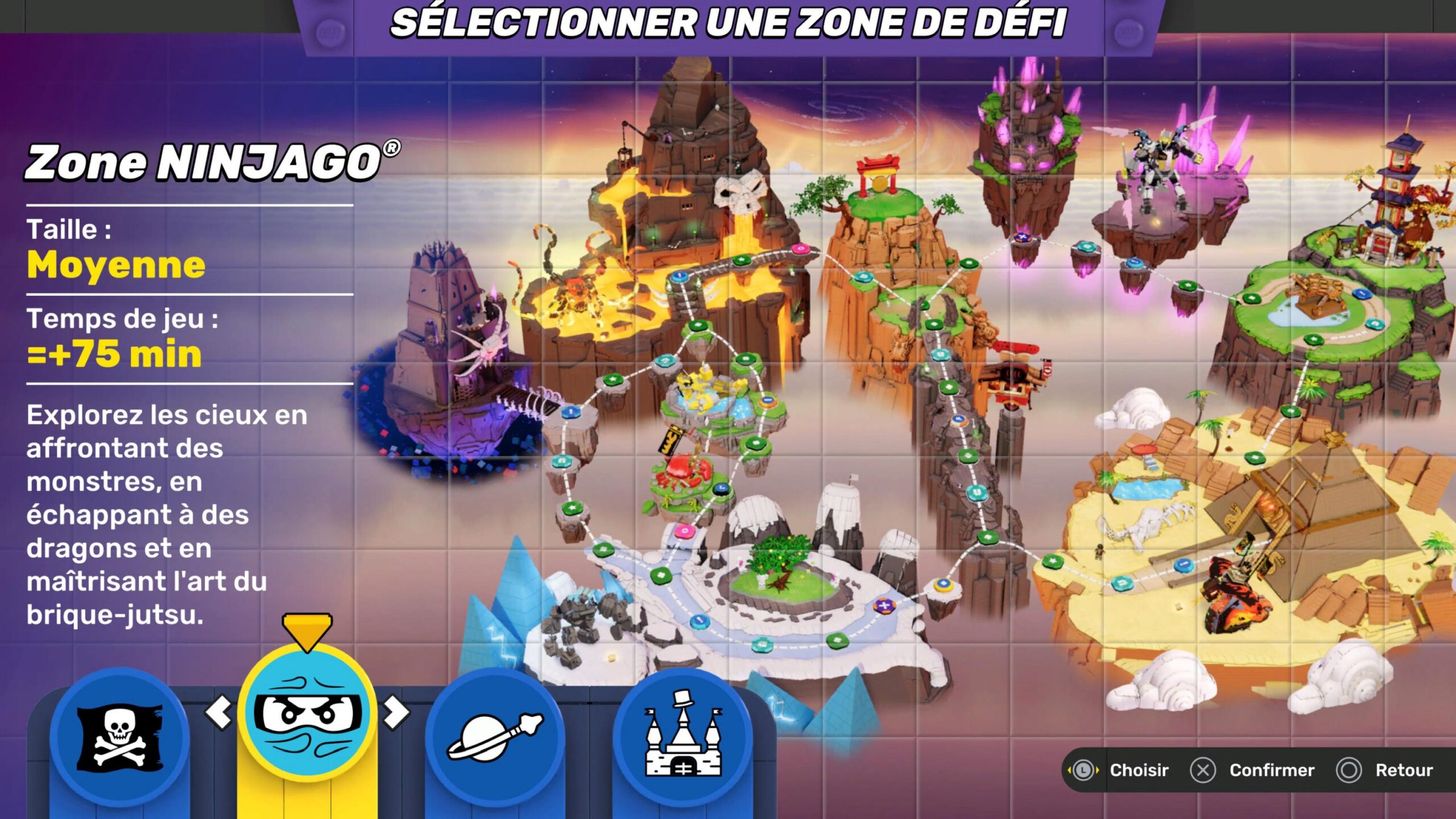
Task: Click the left arrow beside the ninja icon
Action: coord(219,712)
